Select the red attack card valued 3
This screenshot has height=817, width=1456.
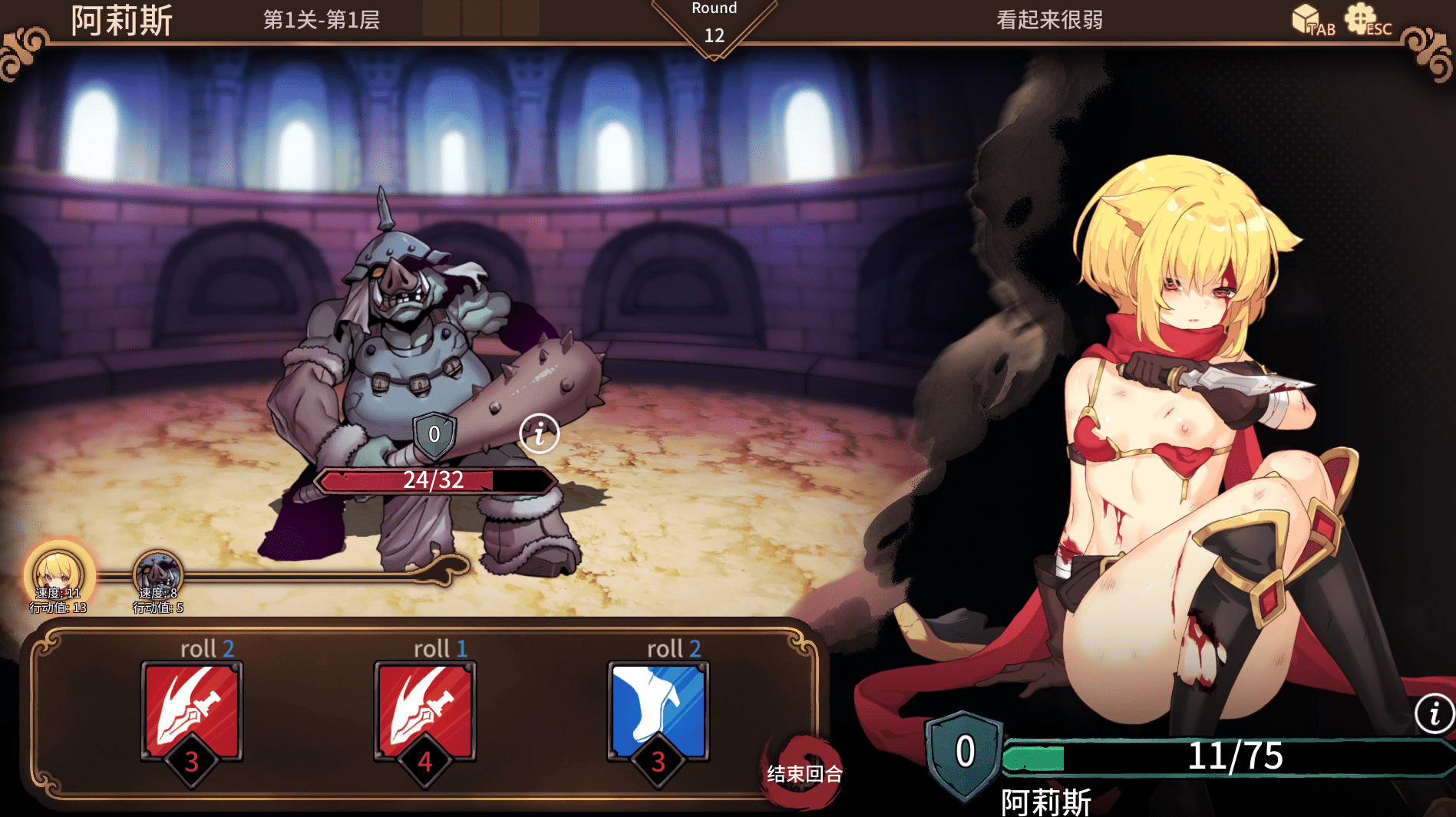coord(192,710)
